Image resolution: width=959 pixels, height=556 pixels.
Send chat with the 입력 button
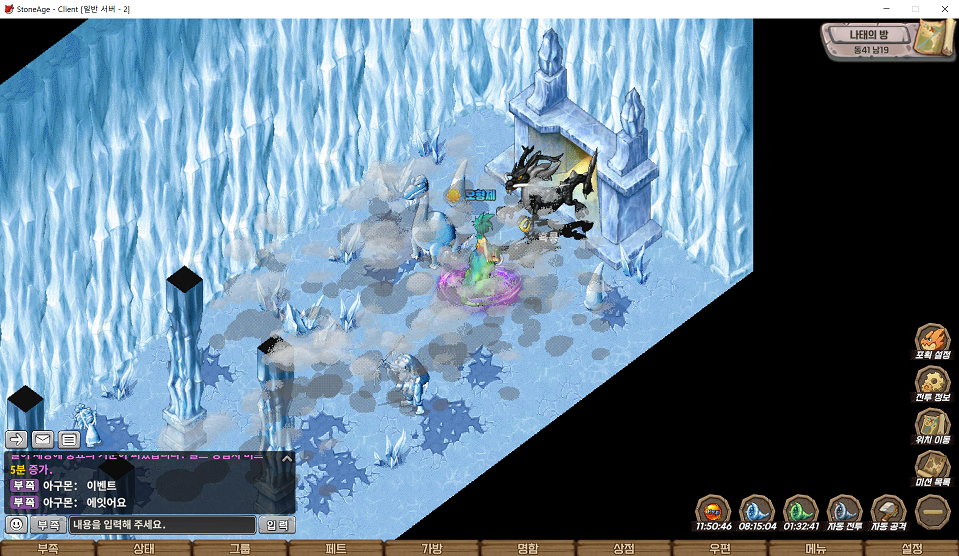point(277,524)
